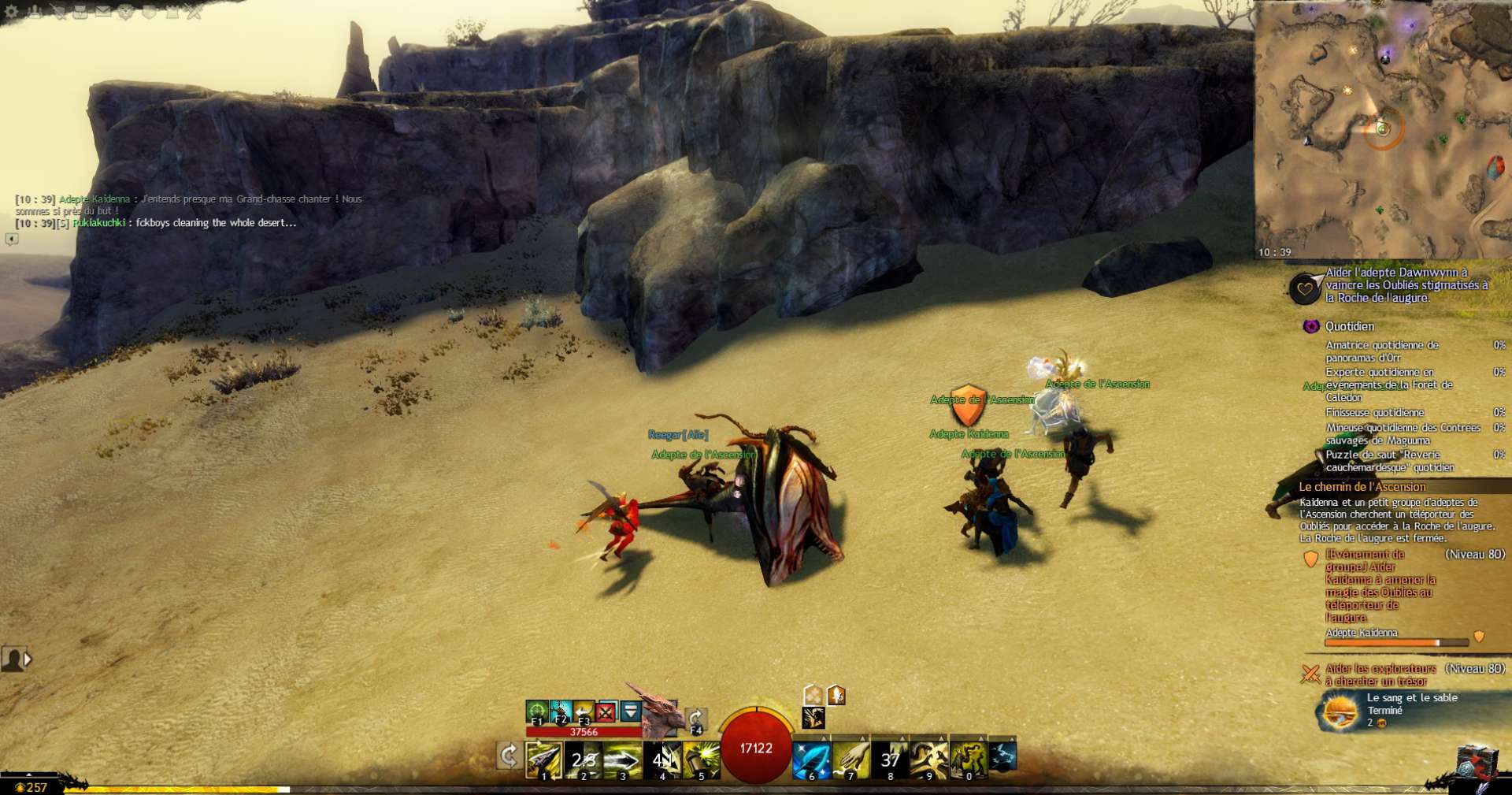
Task: Activate elite skill 0
Action: [969, 760]
